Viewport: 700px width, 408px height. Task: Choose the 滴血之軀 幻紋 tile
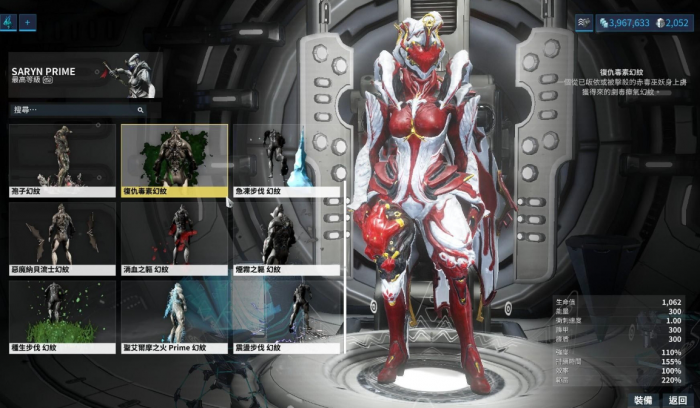click(x=174, y=238)
